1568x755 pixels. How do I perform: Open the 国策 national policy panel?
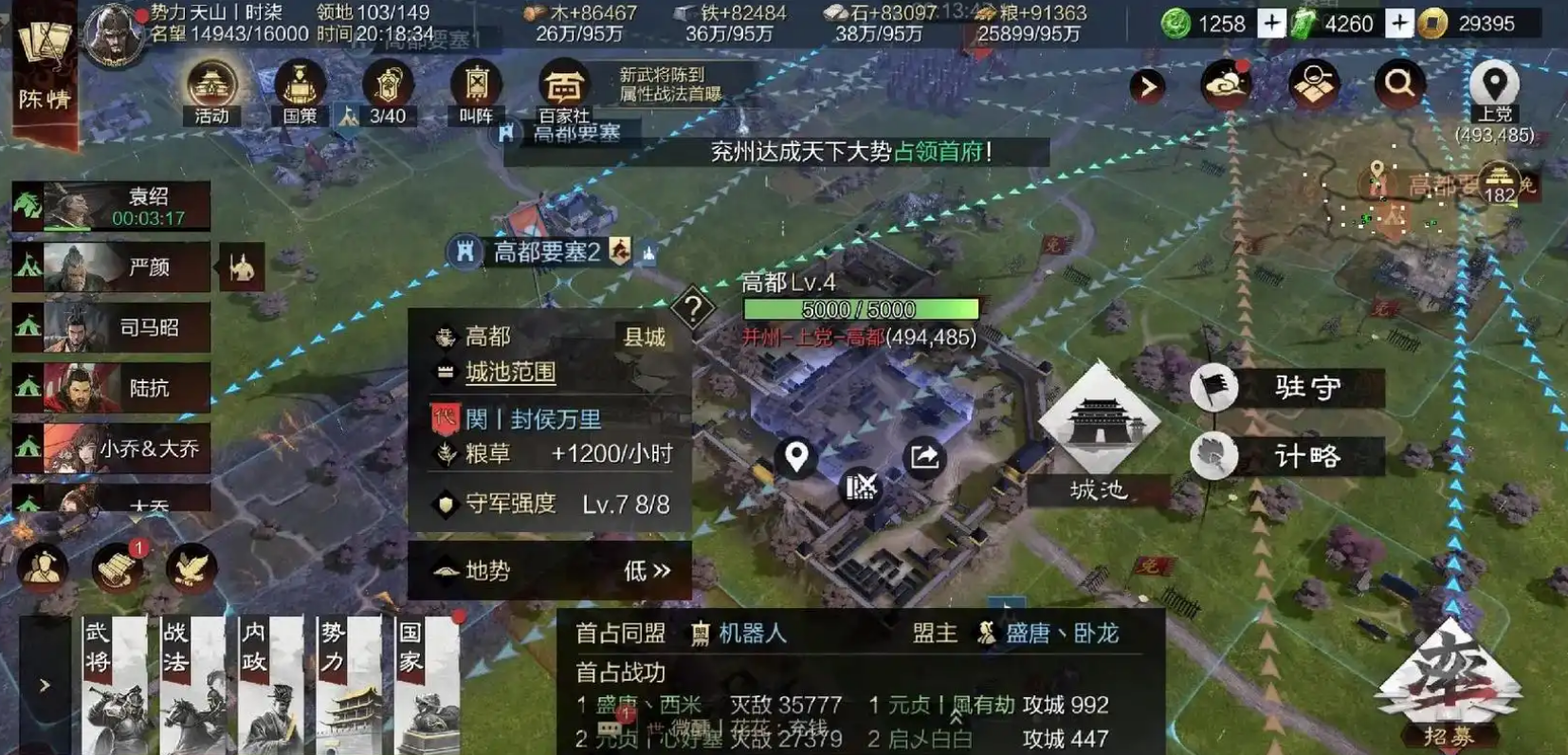click(x=297, y=90)
